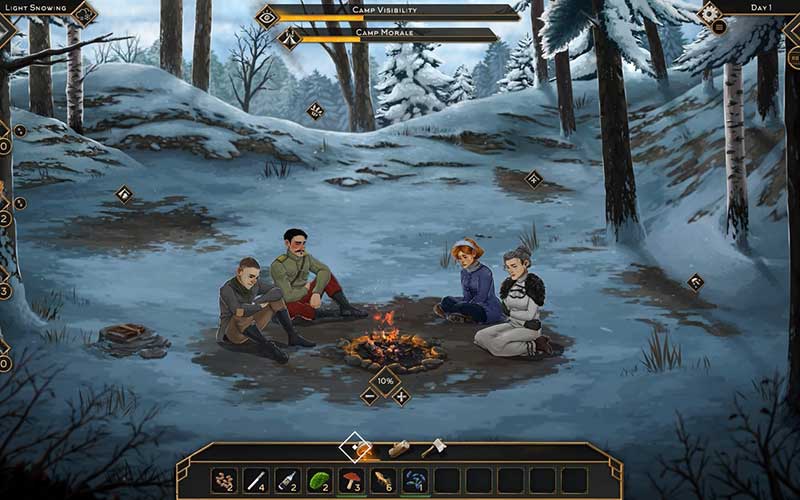Select the white stick item slot
The width and height of the screenshot is (800, 500).
tap(256, 481)
